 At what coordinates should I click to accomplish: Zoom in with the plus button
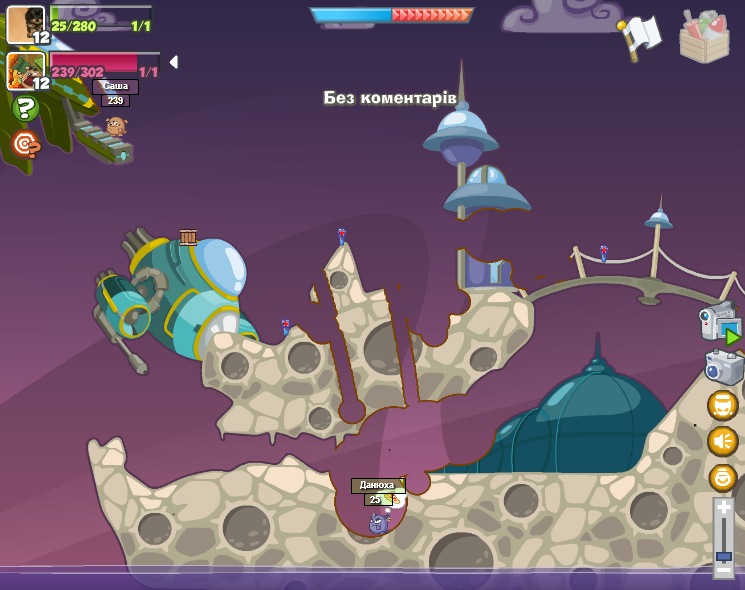[x=723, y=508]
